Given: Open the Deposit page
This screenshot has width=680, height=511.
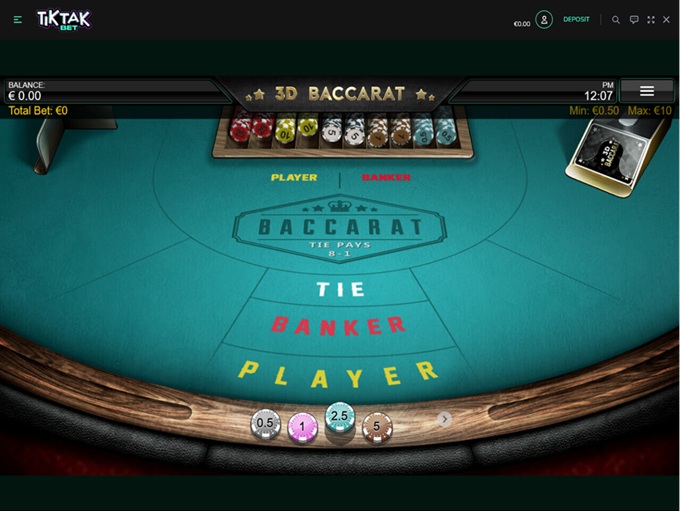Looking at the screenshot, I should pos(576,19).
